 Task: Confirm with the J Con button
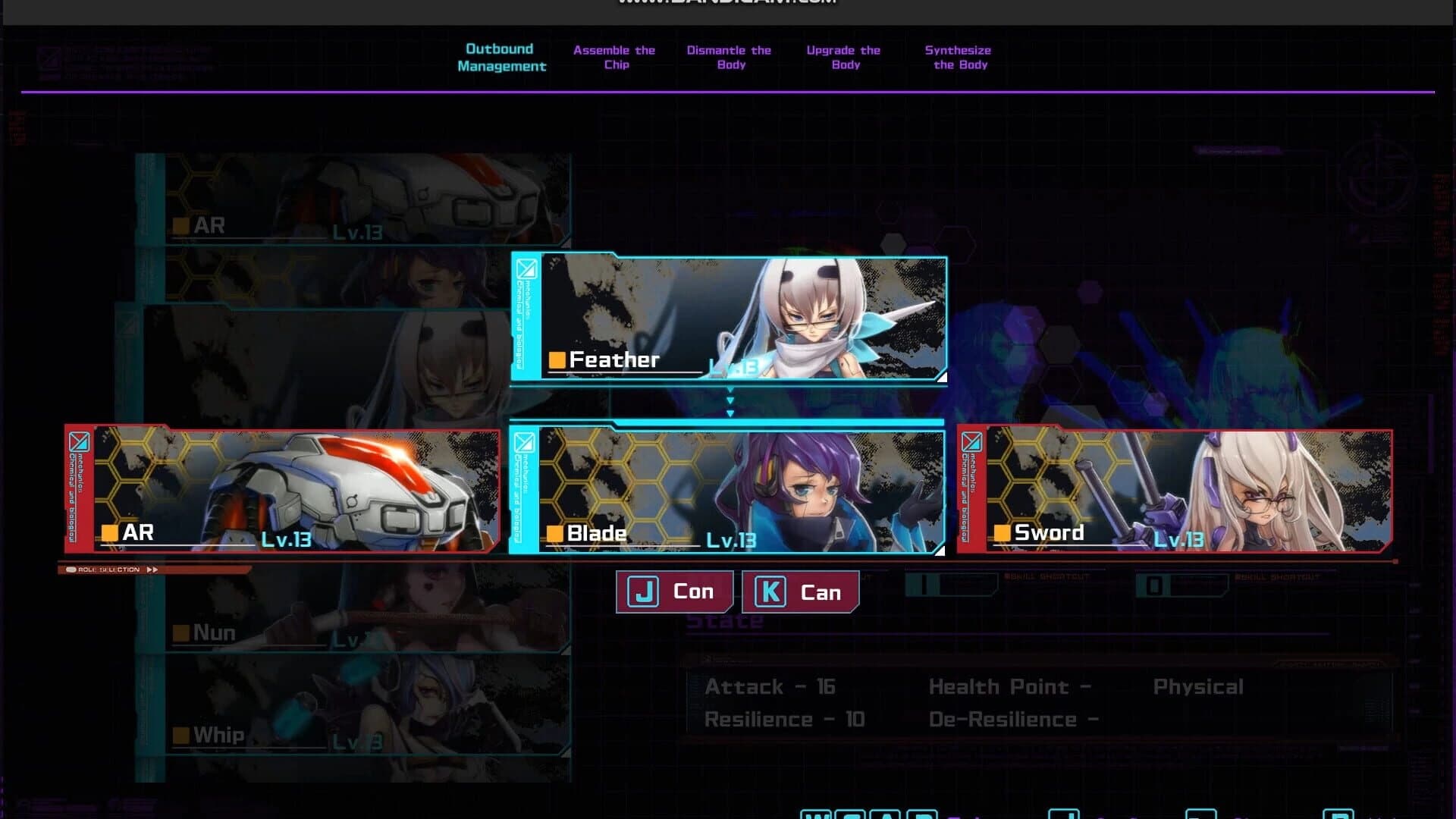coord(673,591)
